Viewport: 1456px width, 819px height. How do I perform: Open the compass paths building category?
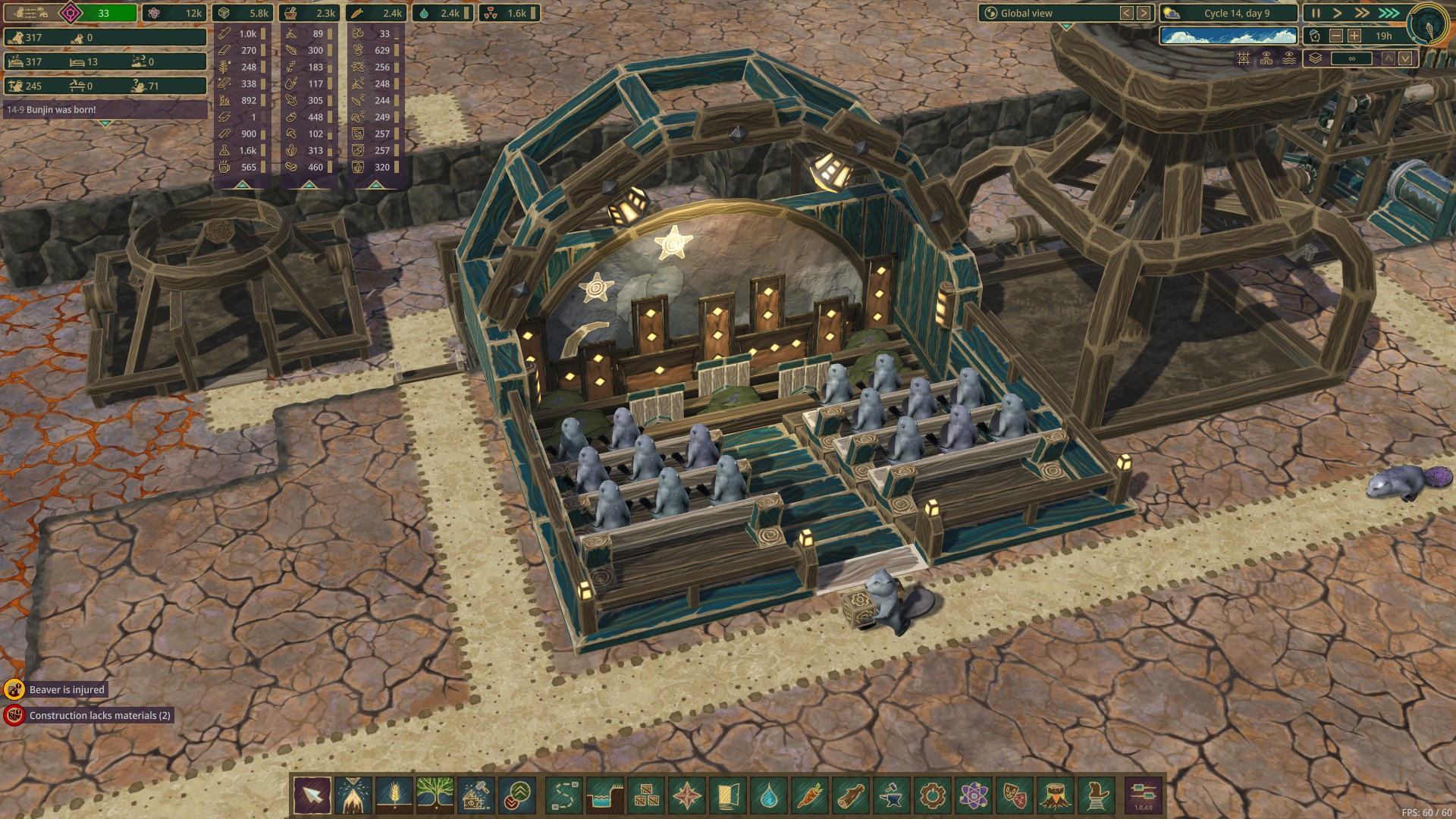click(686, 796)
